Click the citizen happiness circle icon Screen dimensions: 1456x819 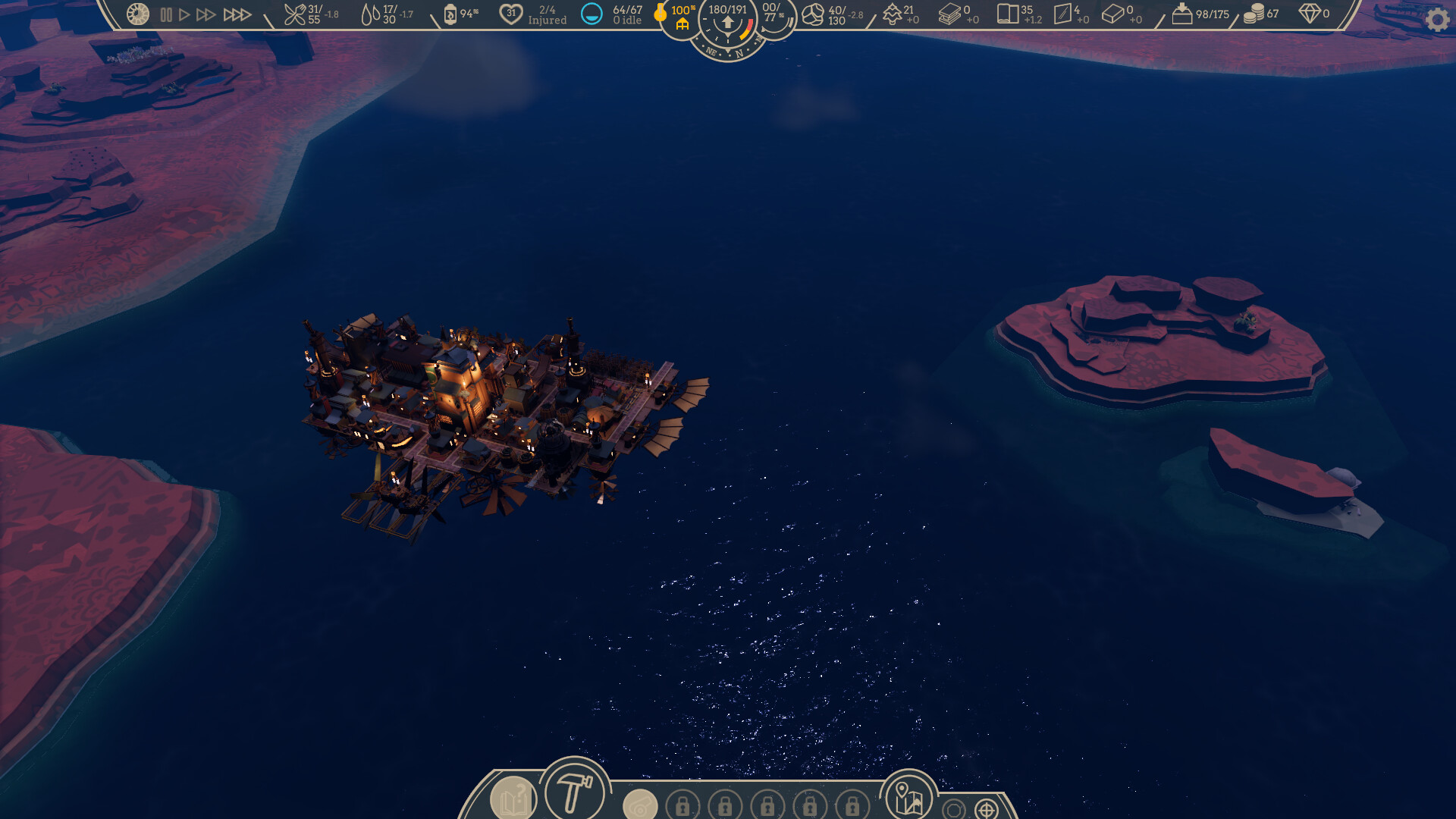[591, 13]
